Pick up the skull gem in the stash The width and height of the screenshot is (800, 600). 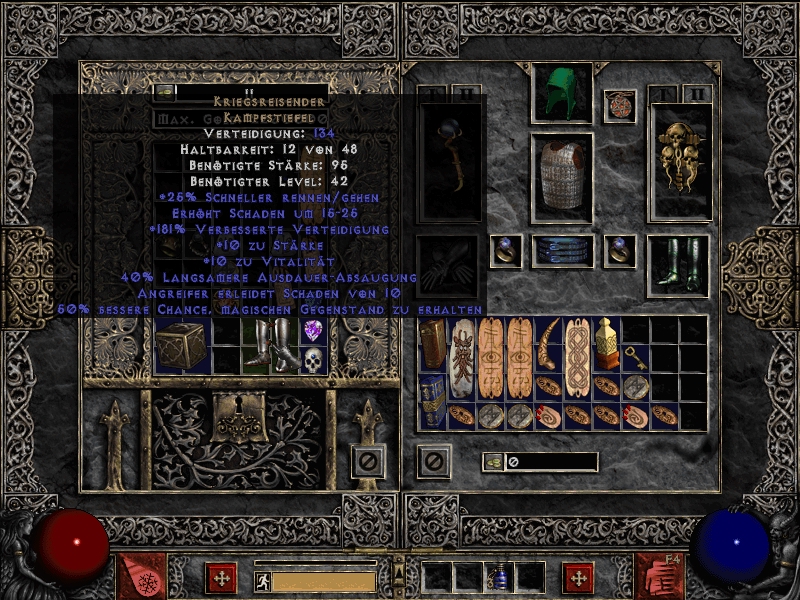pyautogui.click(x=315, y=361)
